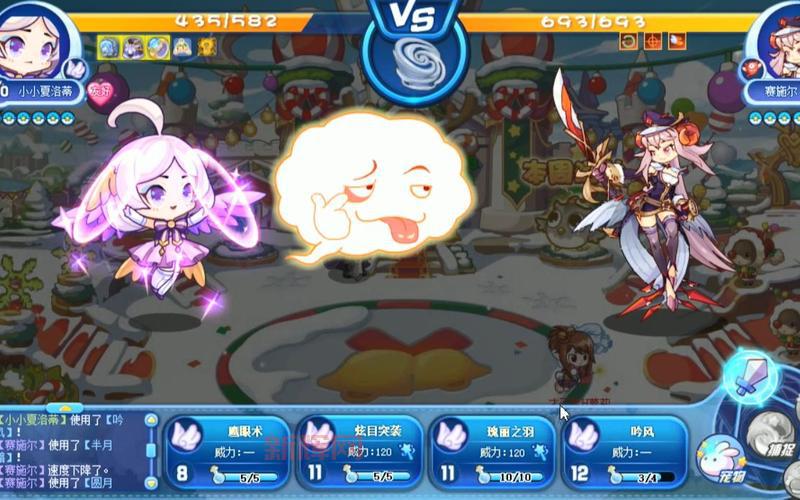Image resolution: width=800 pixels, height=500 pixels.
Task: Click the pink heart 友好 badge
Action: 101,91
